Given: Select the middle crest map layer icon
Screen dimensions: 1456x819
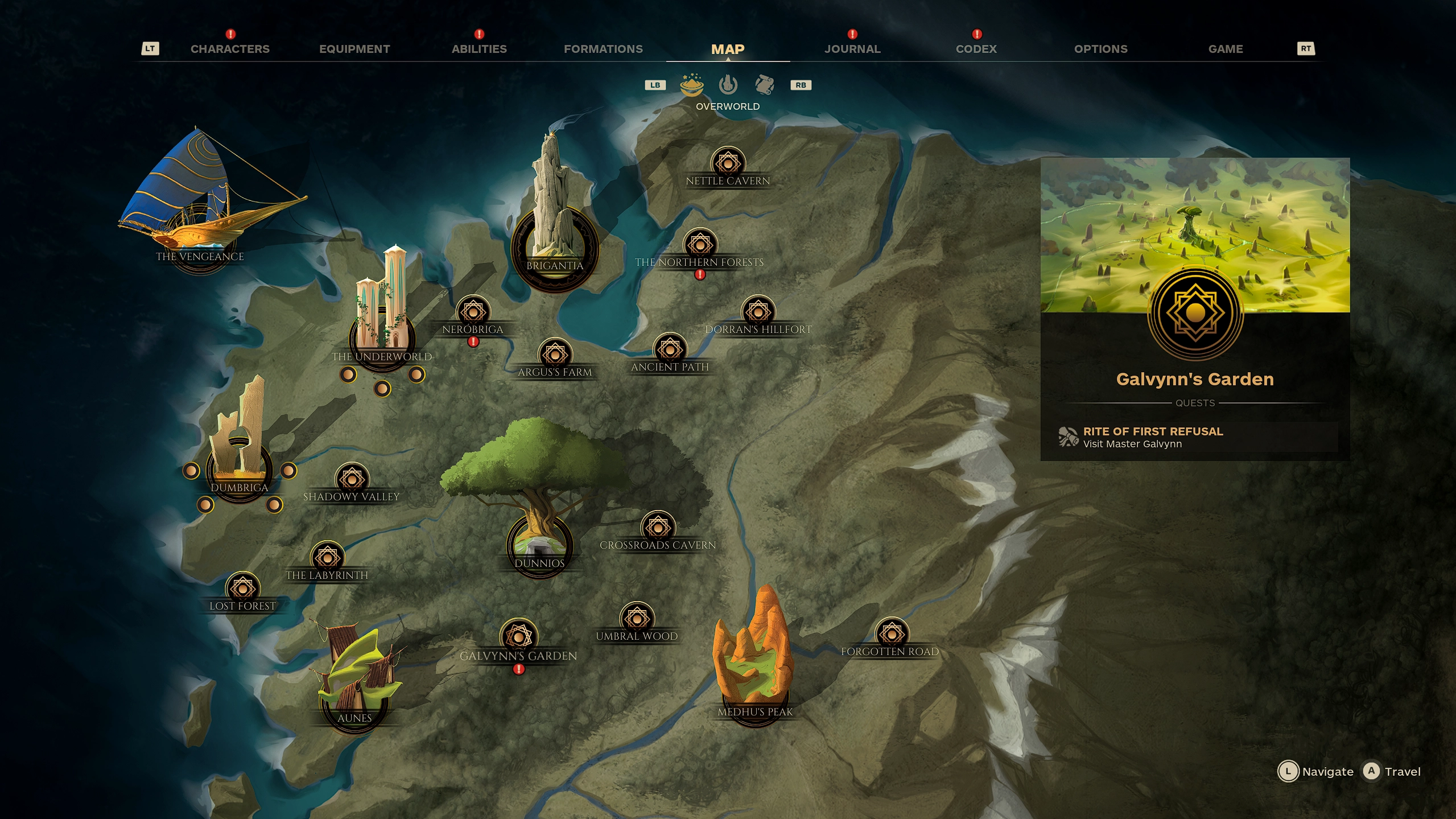Looking at the screenshot, I should click(x=728, y=85).
